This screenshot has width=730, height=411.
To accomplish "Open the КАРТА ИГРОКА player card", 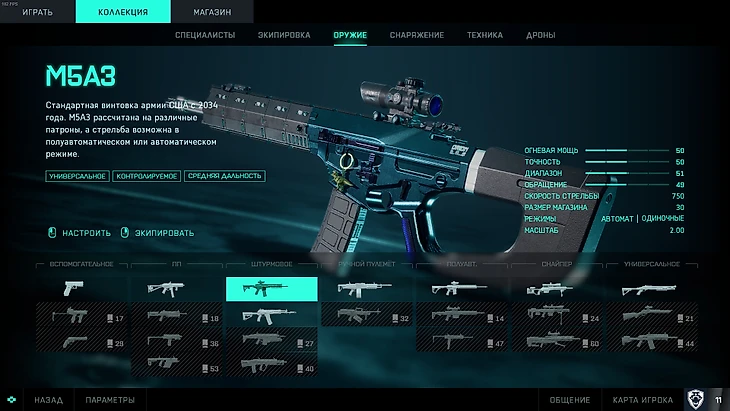I will point(645,400).
